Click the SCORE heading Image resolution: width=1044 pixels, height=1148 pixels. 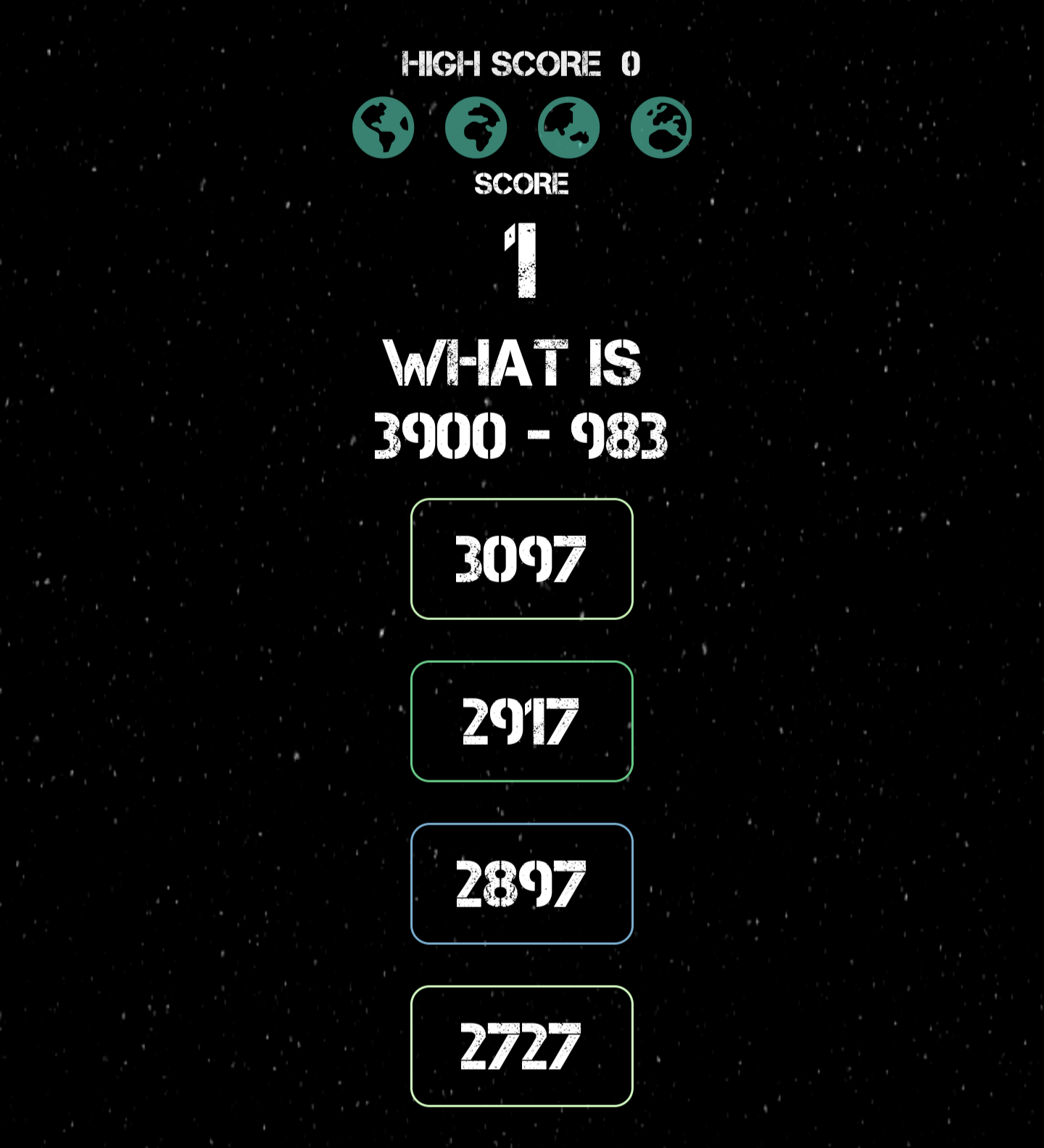pos(522,183)
